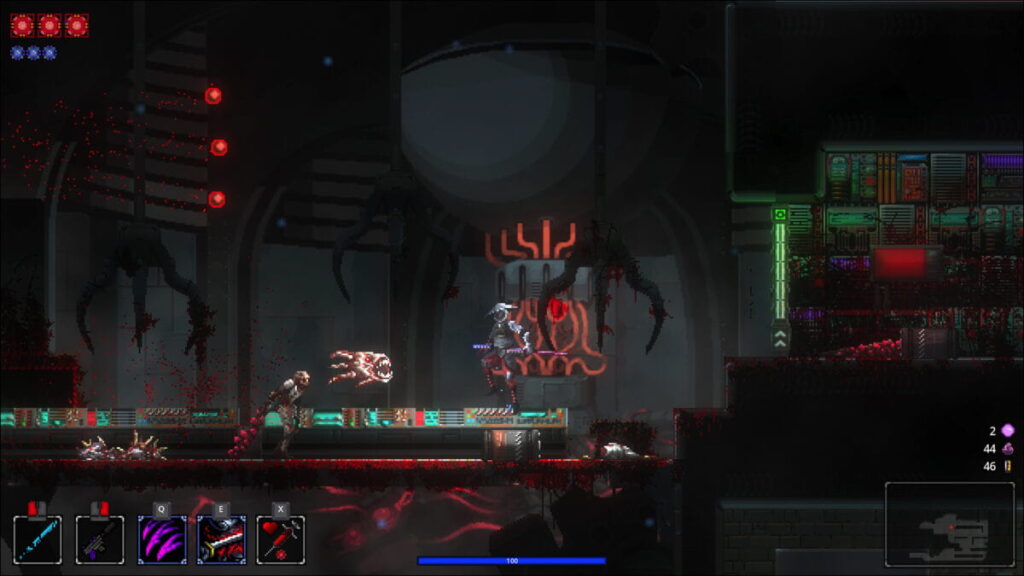Screen dimensions: 1024x576
Task: Open the minimap
Action: [949, 524]
